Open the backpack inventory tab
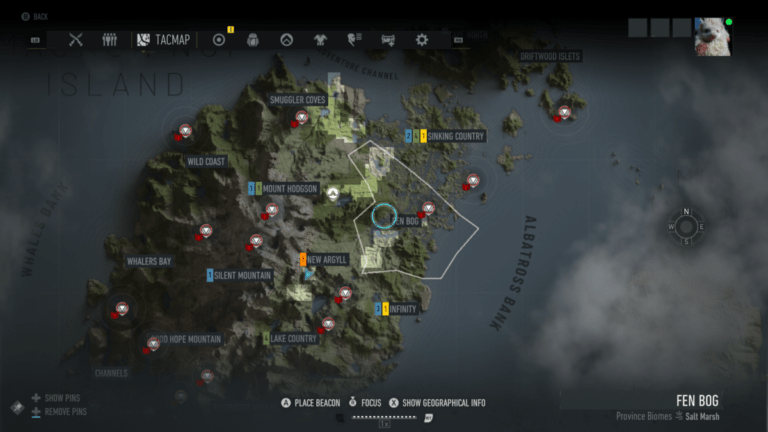The width and height of the screenshot is (768, 432). (253, 40)
